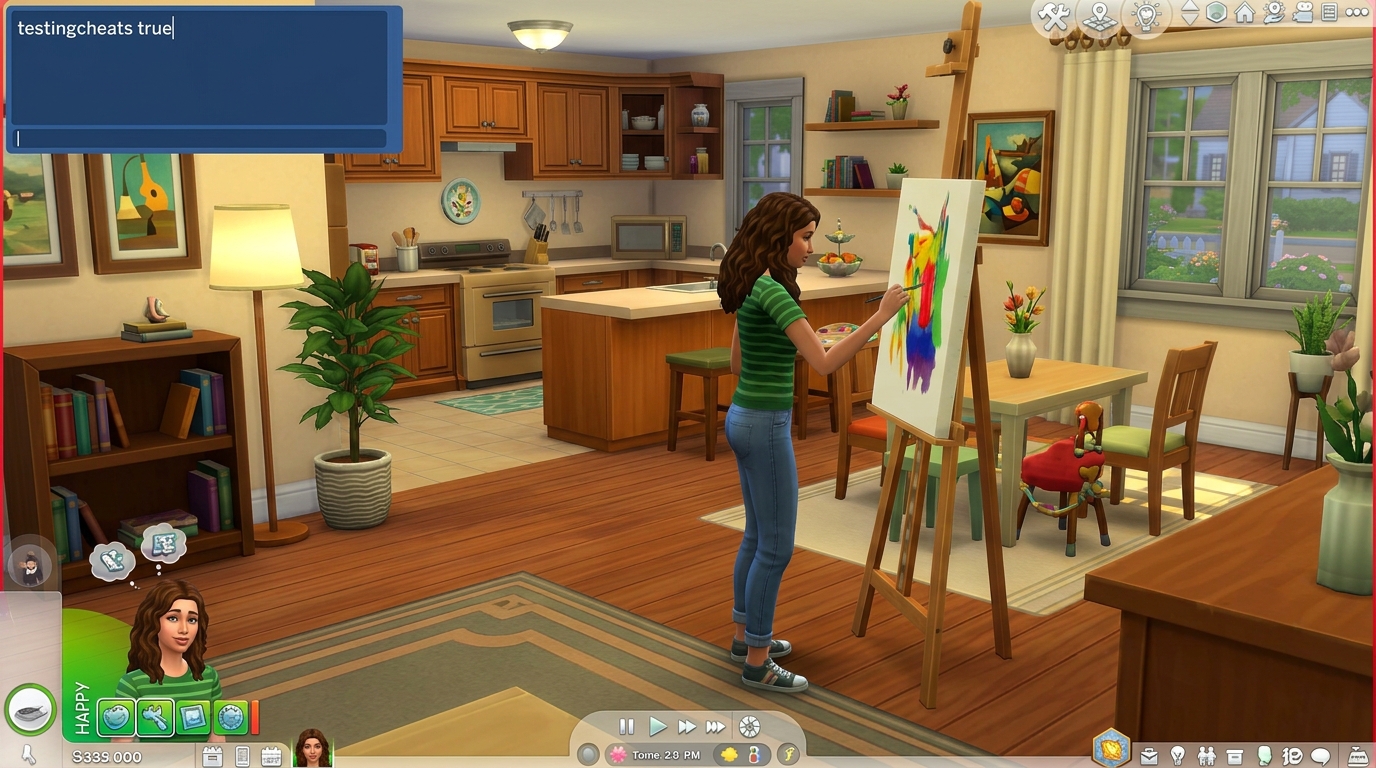
Task: Open the Aspirations lightbulb panel
Action: (1178, 755)
